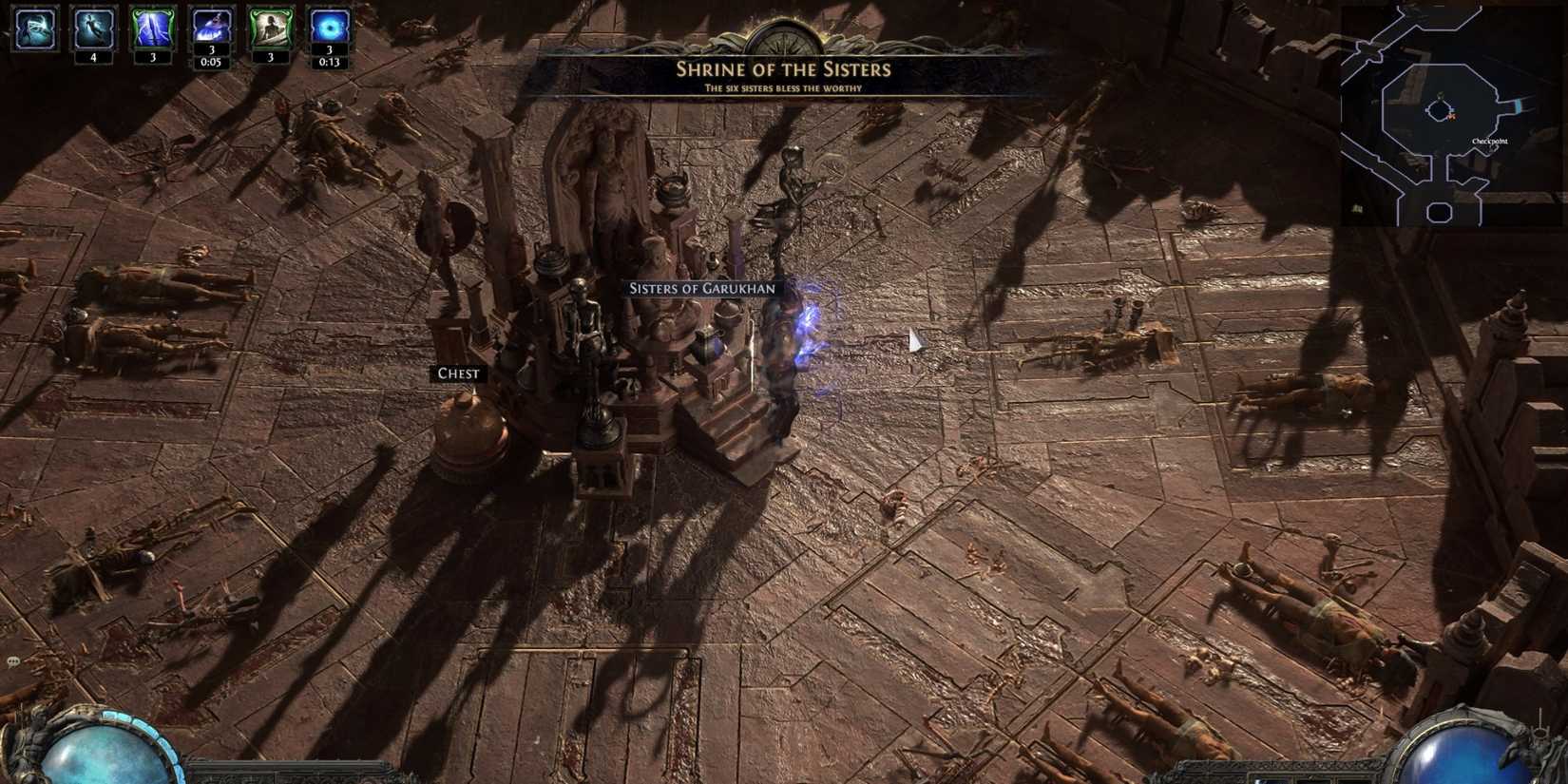Click the experience bar at screen bottom
Viewport: 1568px width, 784px height.
(784, 781)
